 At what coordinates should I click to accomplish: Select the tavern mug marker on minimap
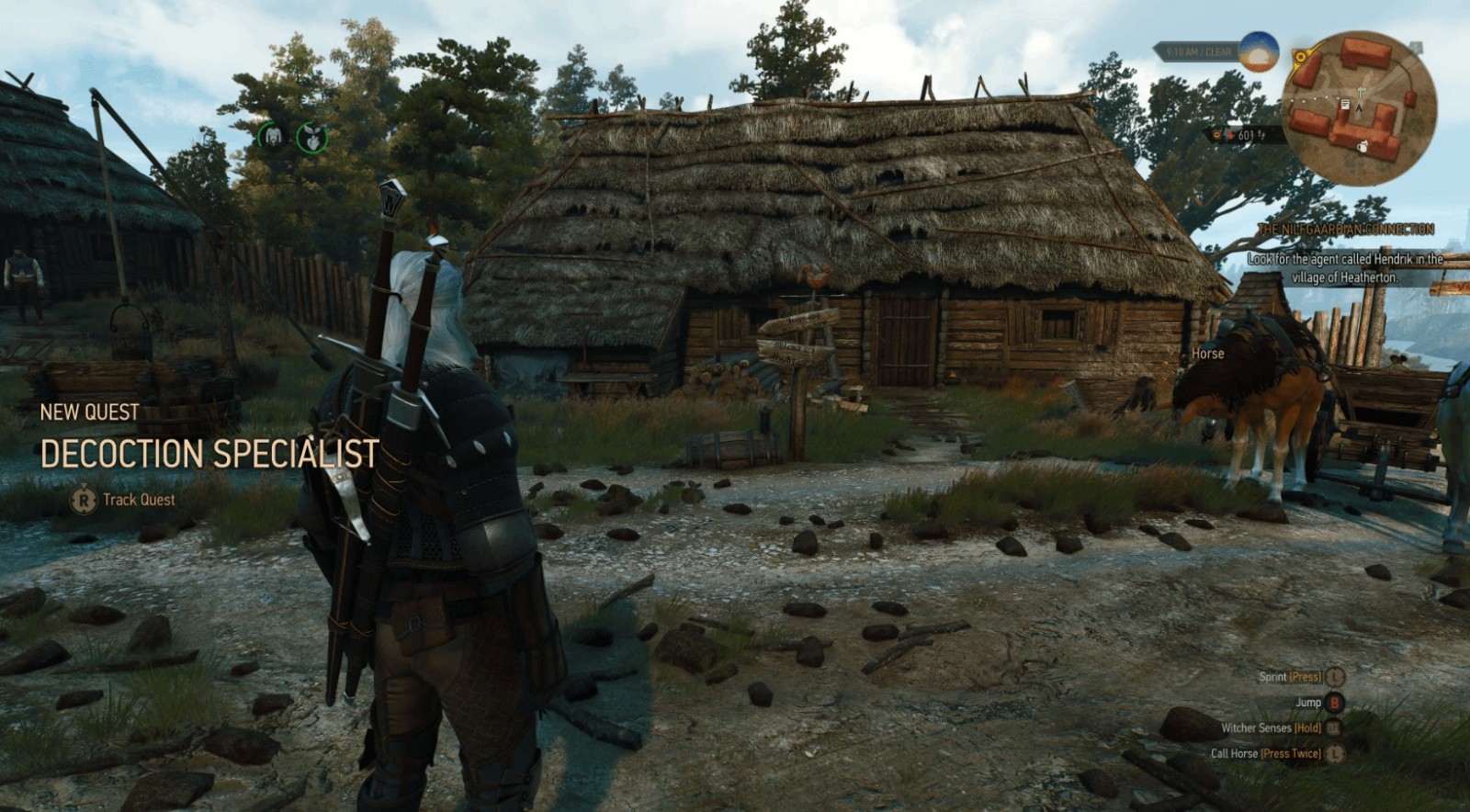click(1363, 146)
